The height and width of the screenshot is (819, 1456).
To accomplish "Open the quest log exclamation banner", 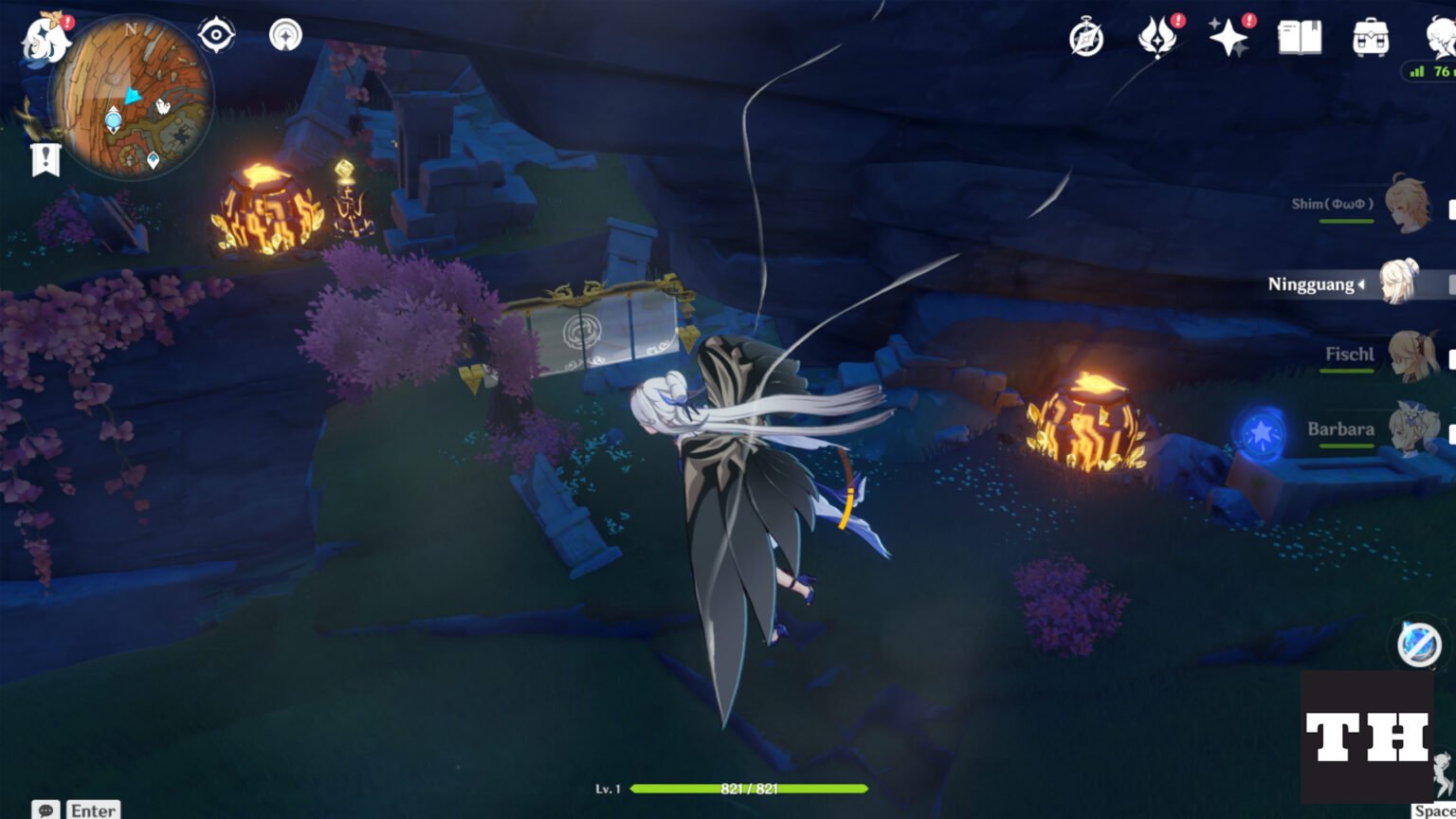I will [45, 159].
